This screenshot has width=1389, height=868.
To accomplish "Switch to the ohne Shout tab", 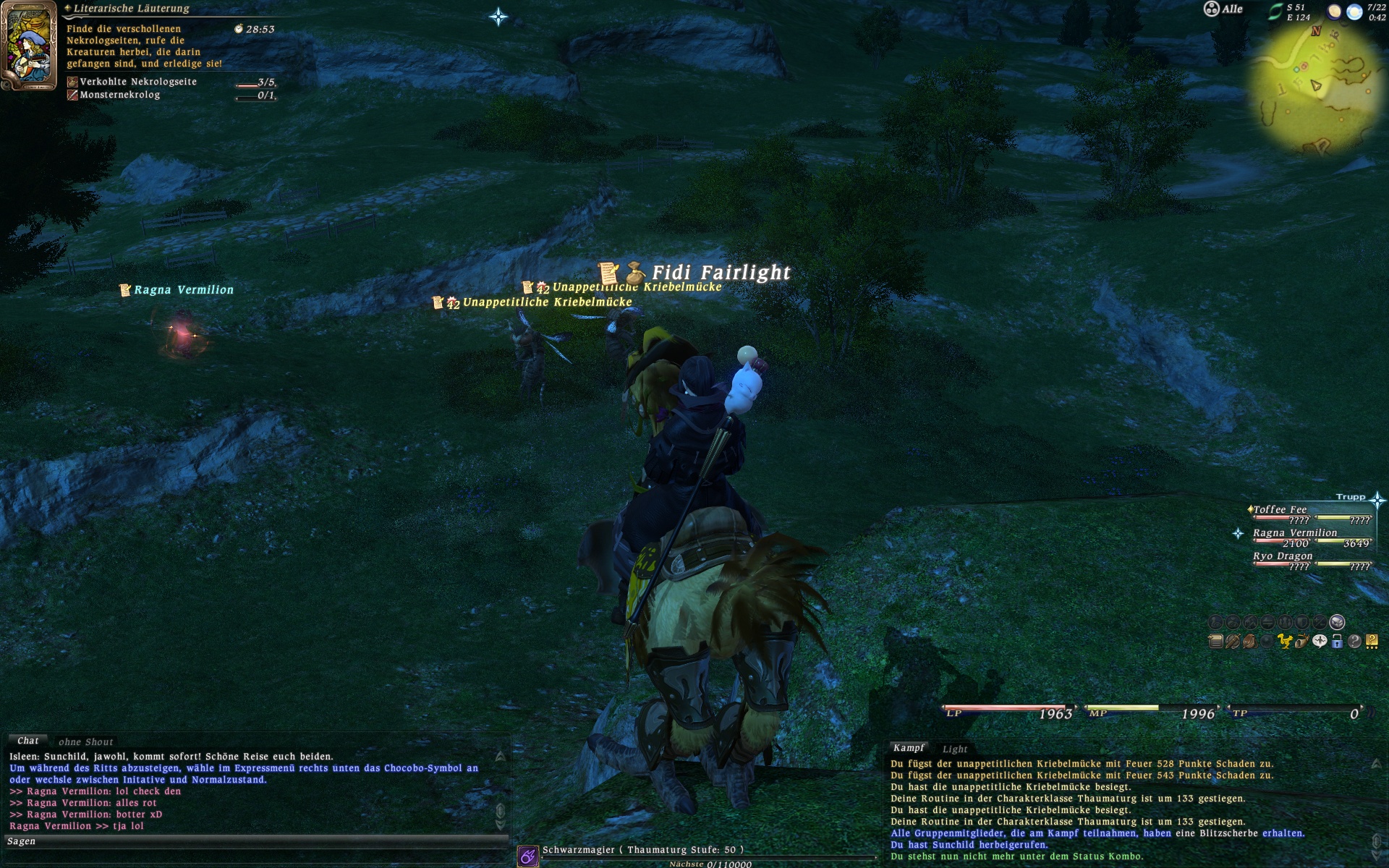I will 85,741.
